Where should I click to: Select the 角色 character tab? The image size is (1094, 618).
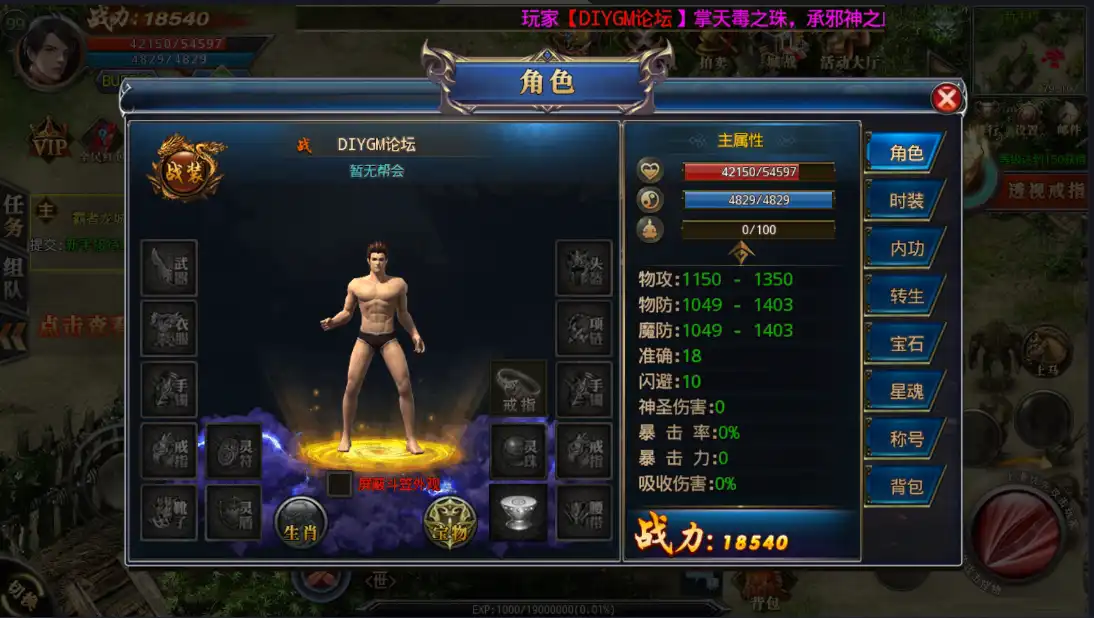coord(905,153)
